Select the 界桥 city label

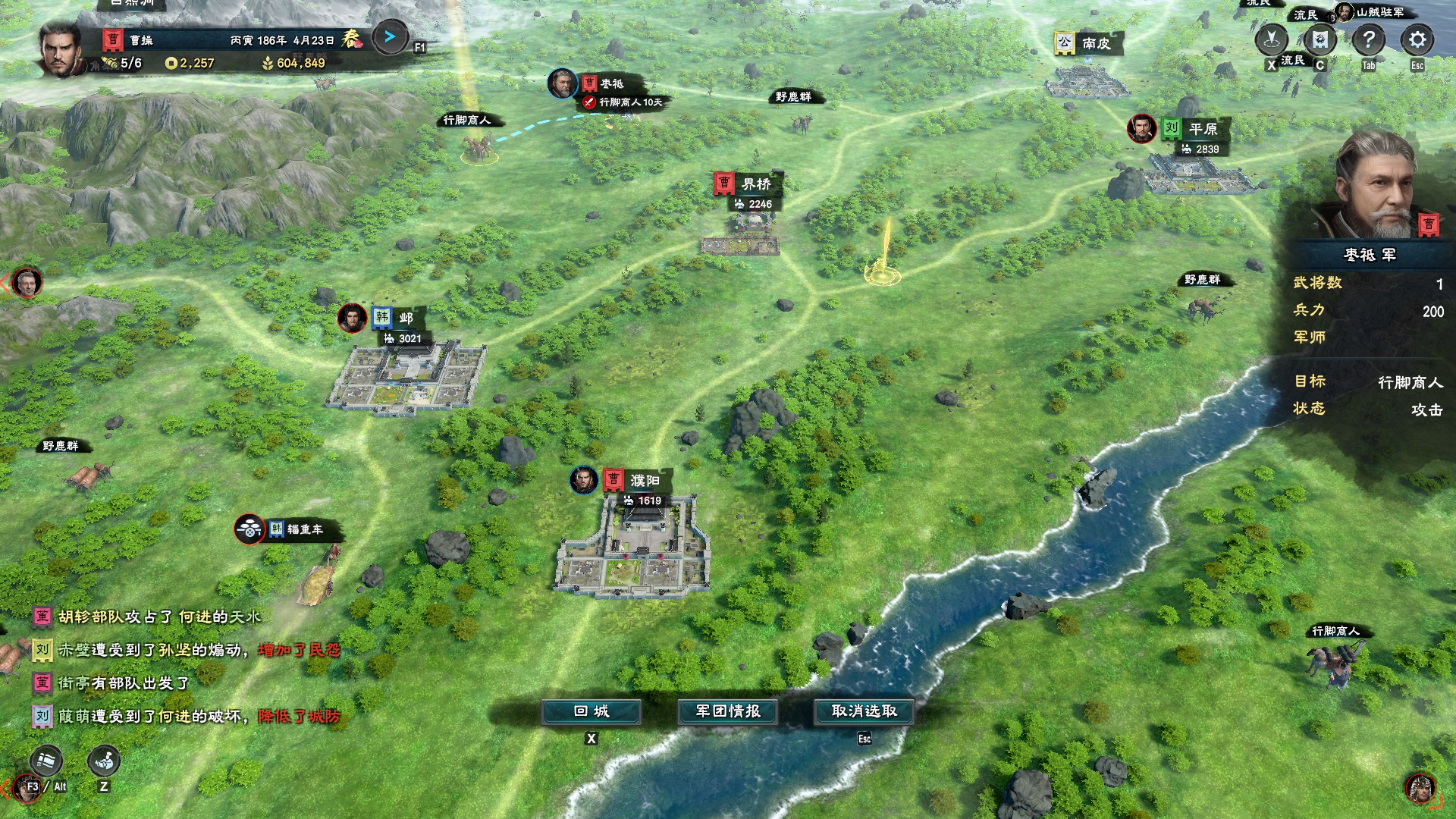tap(755, 184)
